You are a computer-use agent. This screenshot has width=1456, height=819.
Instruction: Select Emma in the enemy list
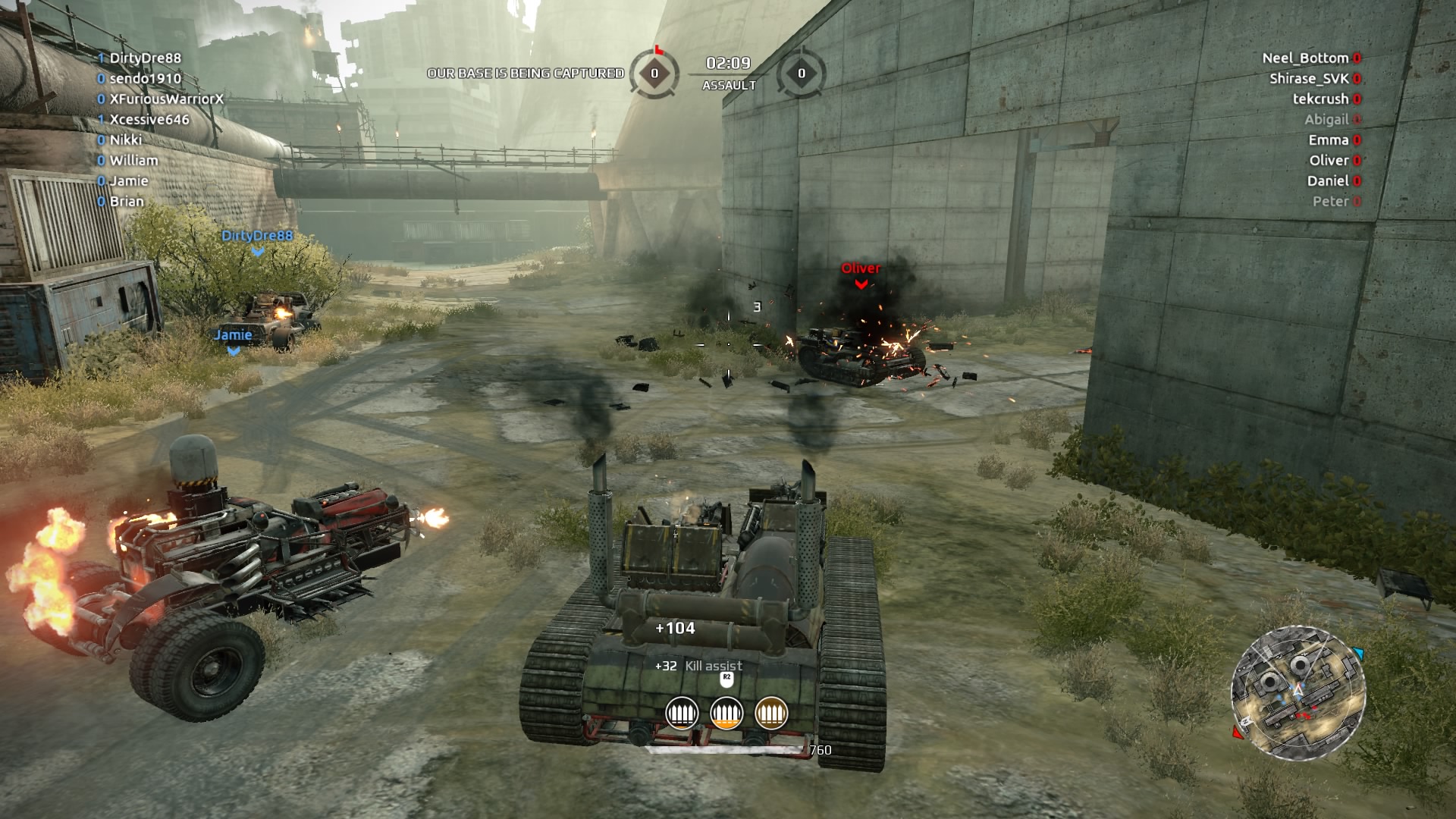[x=1329, y=140]
